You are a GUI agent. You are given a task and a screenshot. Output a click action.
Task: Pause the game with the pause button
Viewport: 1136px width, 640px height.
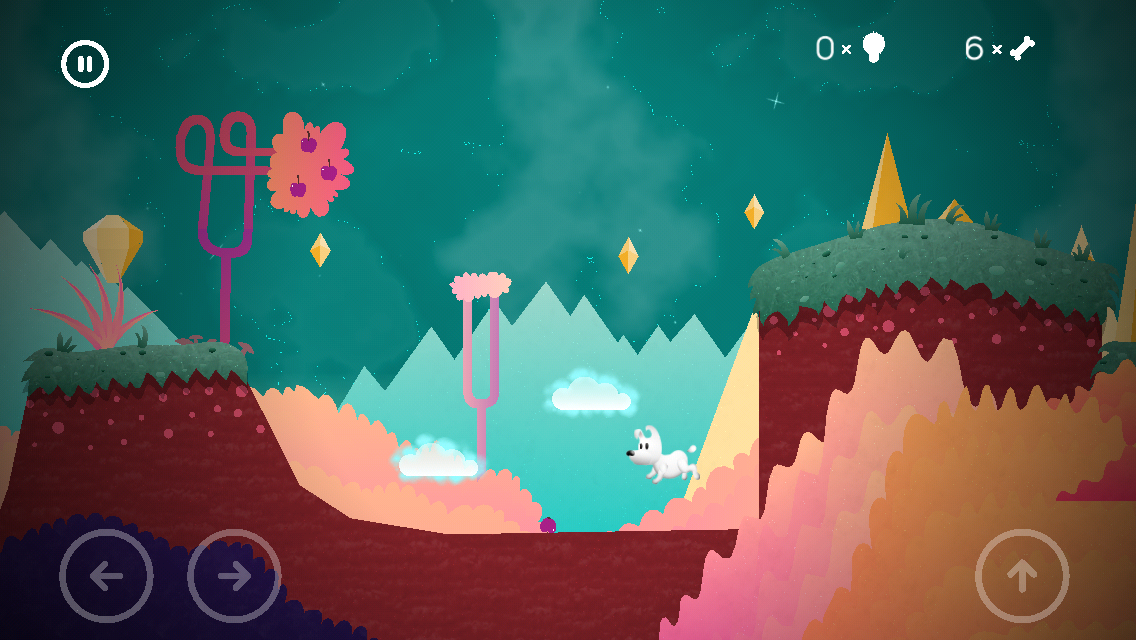(x=85, y=64)
